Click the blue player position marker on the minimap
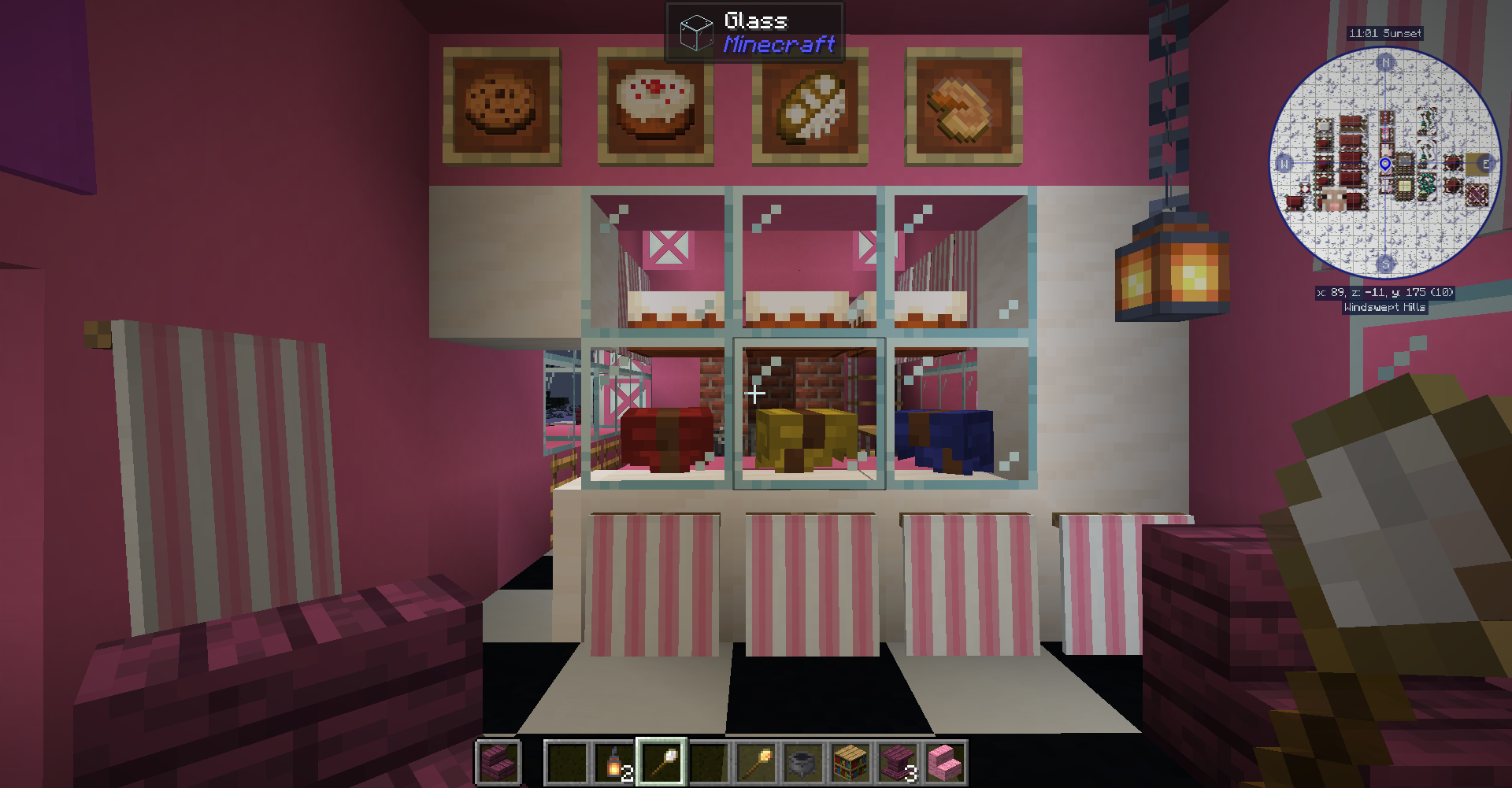 (1384, 165)
